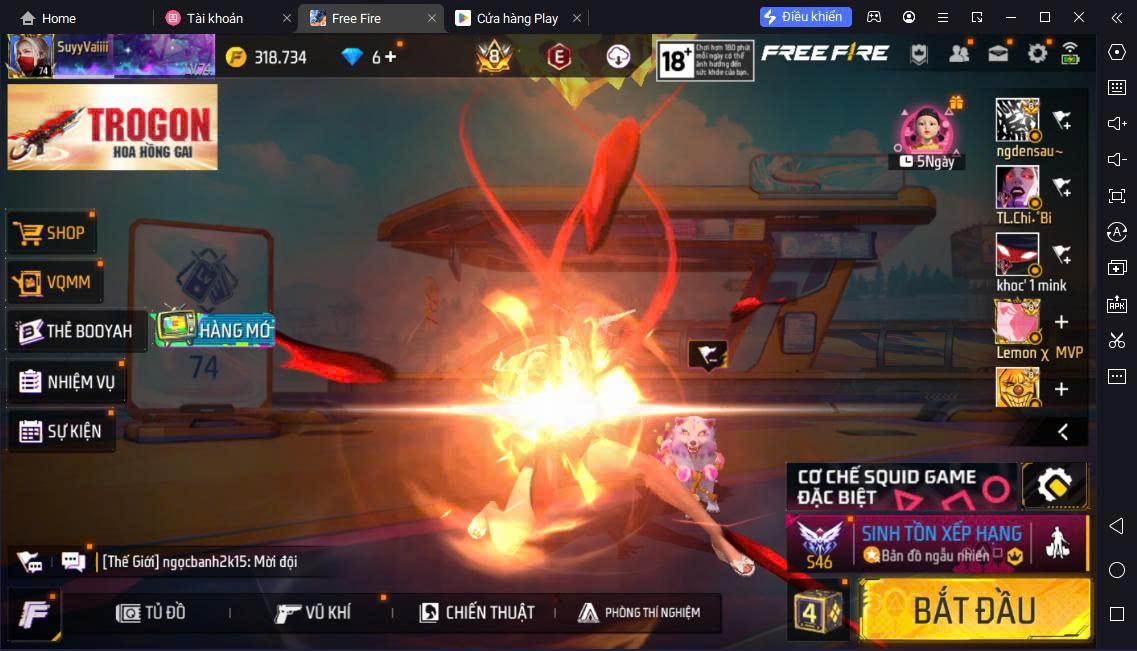Switch to the VŨ KHÍ weapons tab
Viewport: 1137px width, 651px height.
[313, 612]
